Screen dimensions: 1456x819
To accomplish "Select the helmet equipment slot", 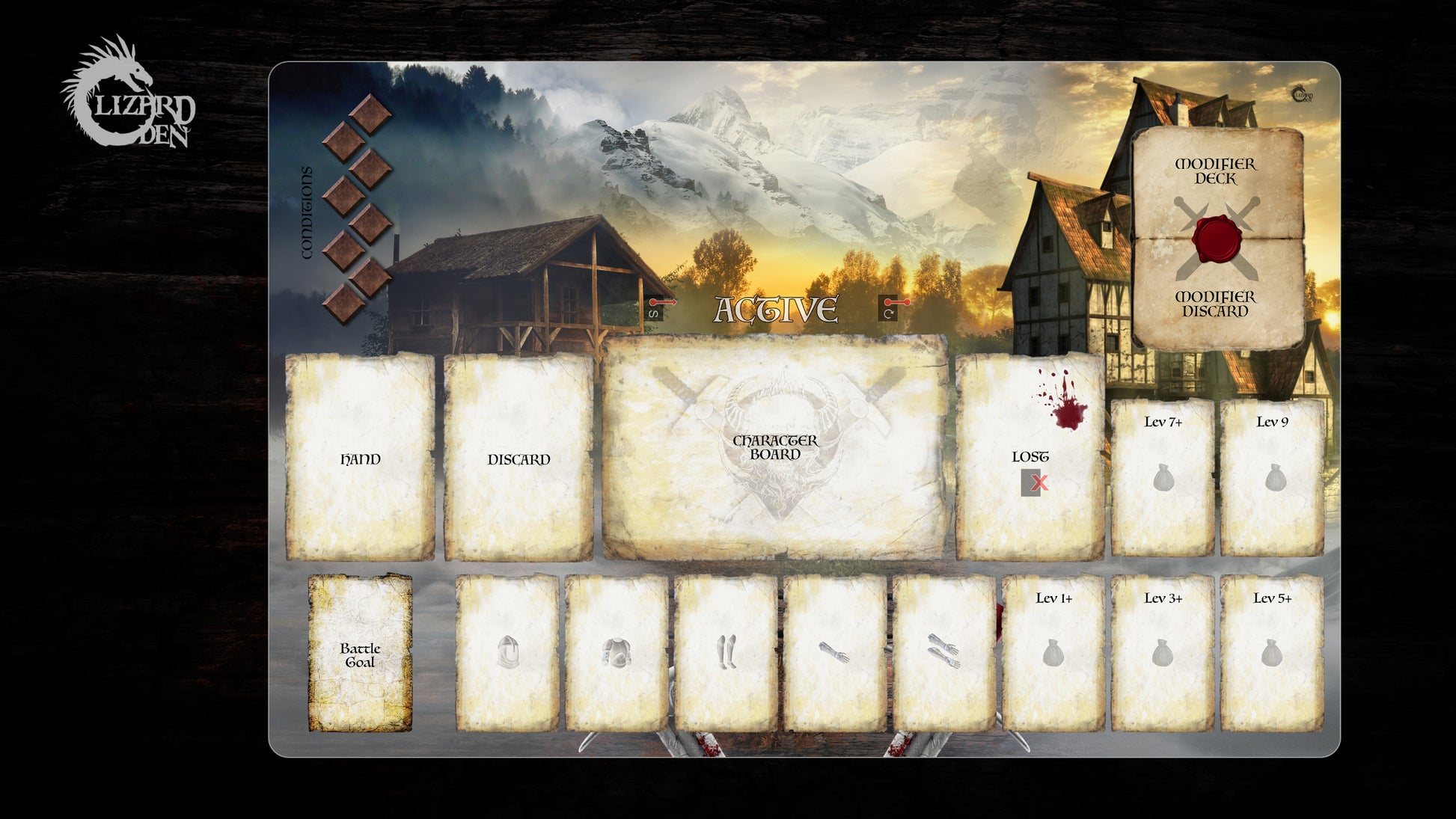I will point(507,653).
